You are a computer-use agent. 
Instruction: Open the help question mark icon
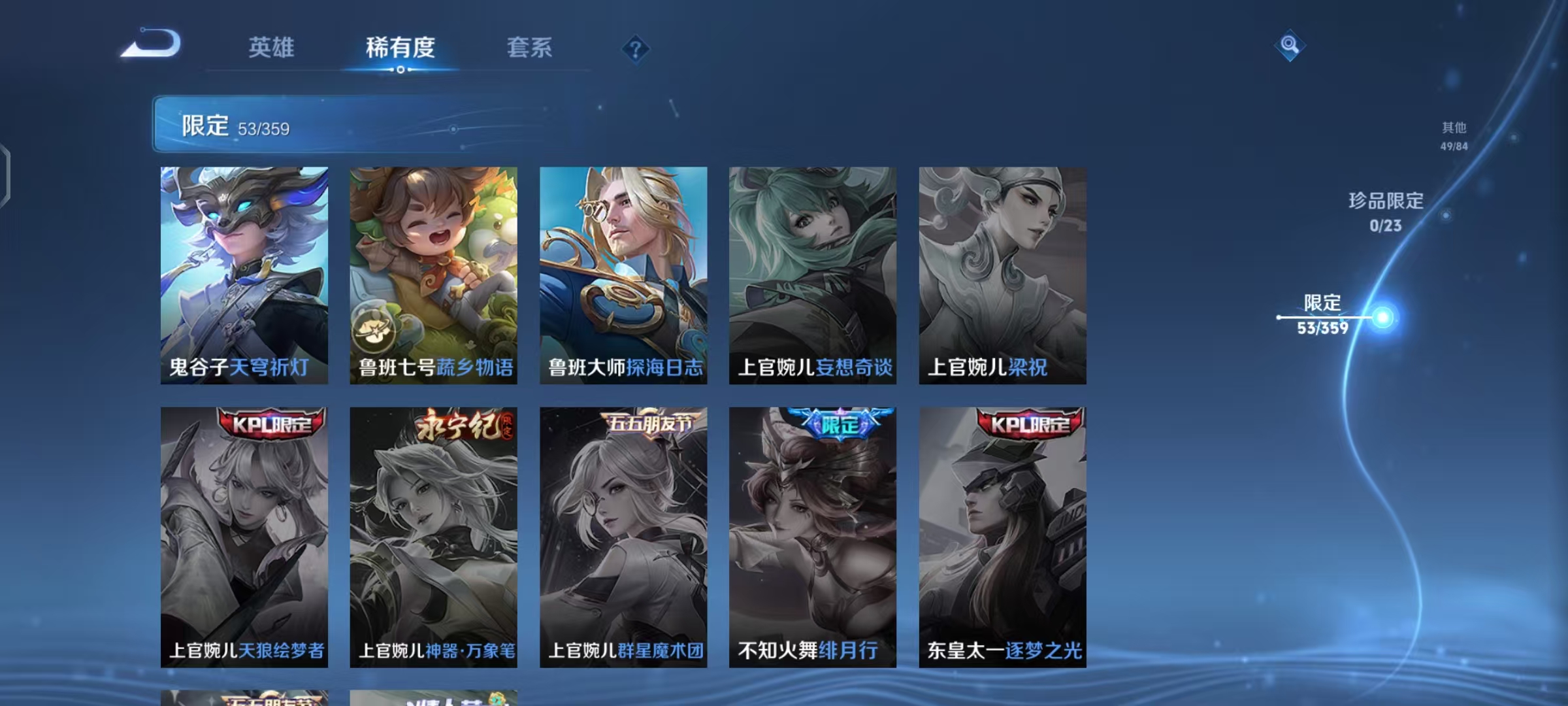click(x=636, y=48)
